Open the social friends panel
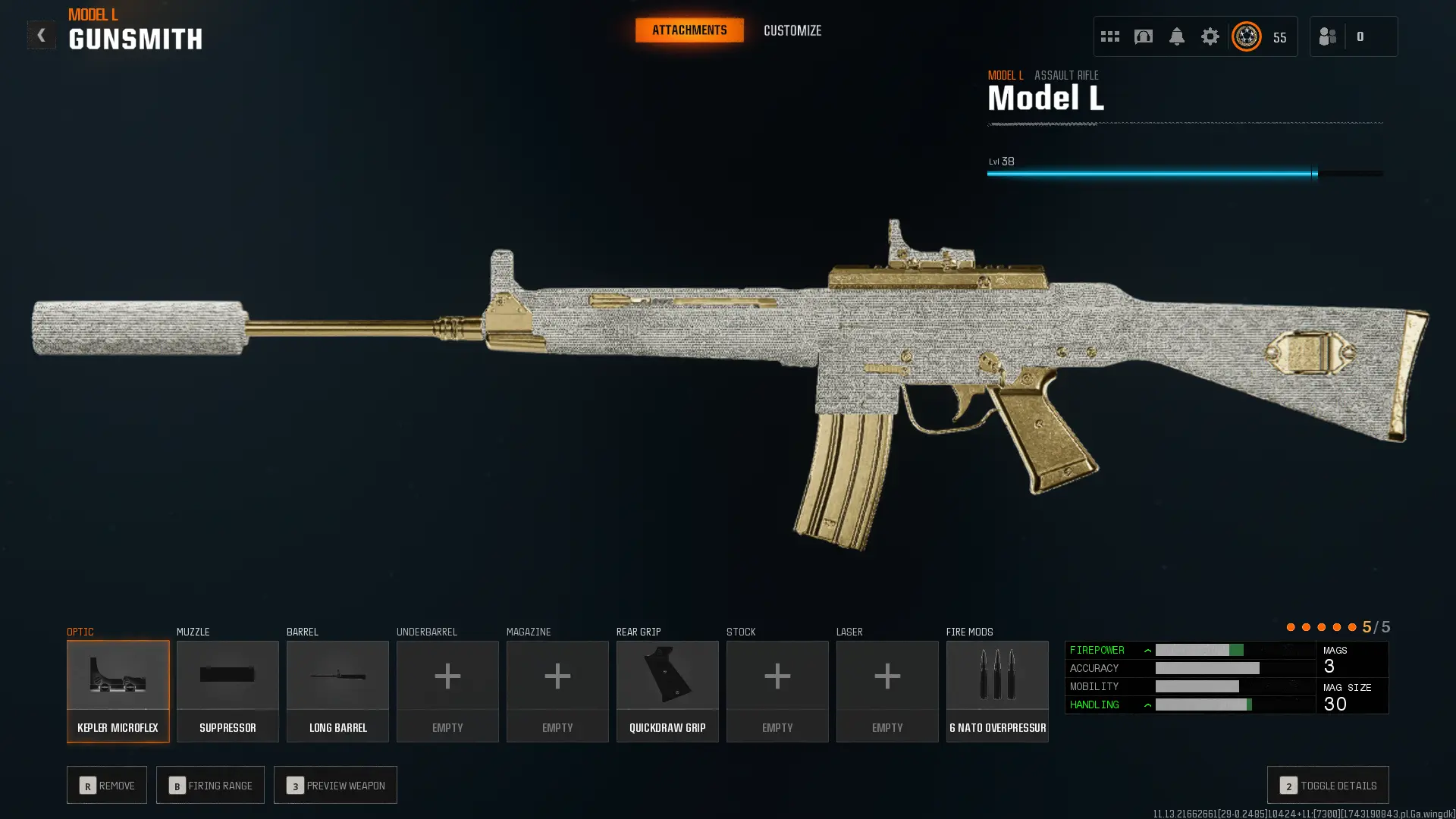The height and width of the screenshot is (819, 1456). (1327, 36)
